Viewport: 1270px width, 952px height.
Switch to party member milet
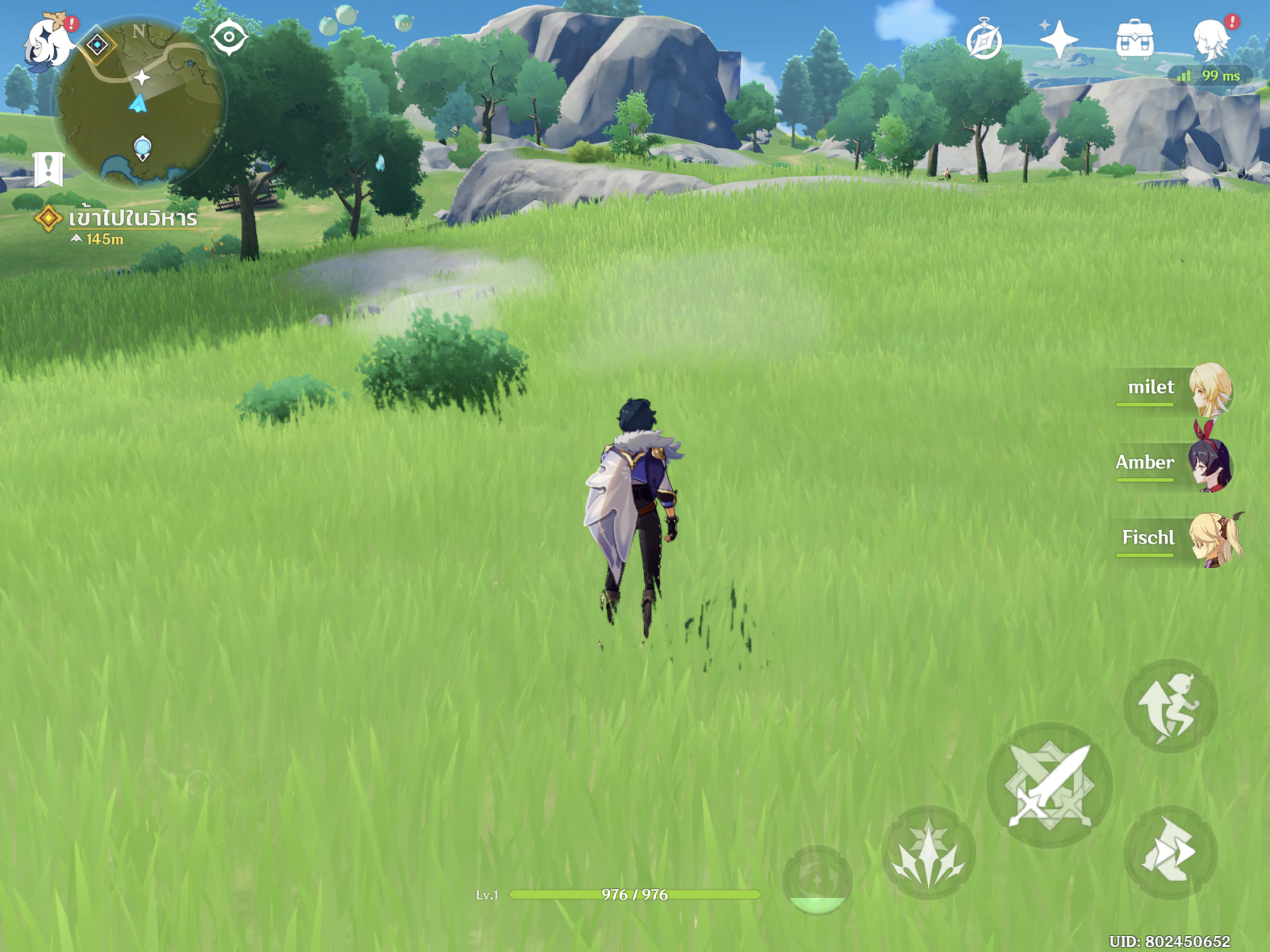(1177, 389)
